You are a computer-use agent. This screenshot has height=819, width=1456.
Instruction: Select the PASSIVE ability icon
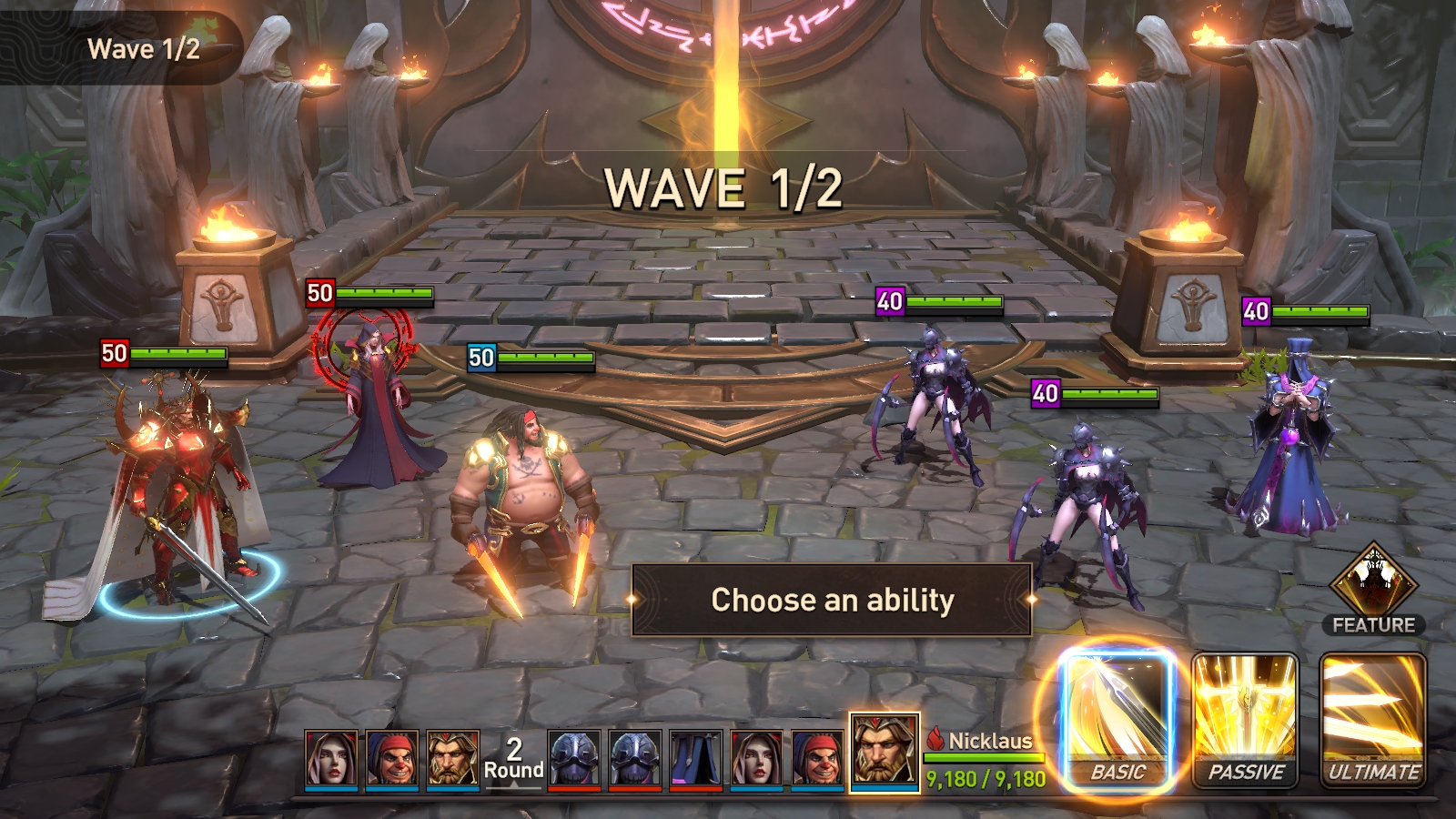tap(1245, 719)
